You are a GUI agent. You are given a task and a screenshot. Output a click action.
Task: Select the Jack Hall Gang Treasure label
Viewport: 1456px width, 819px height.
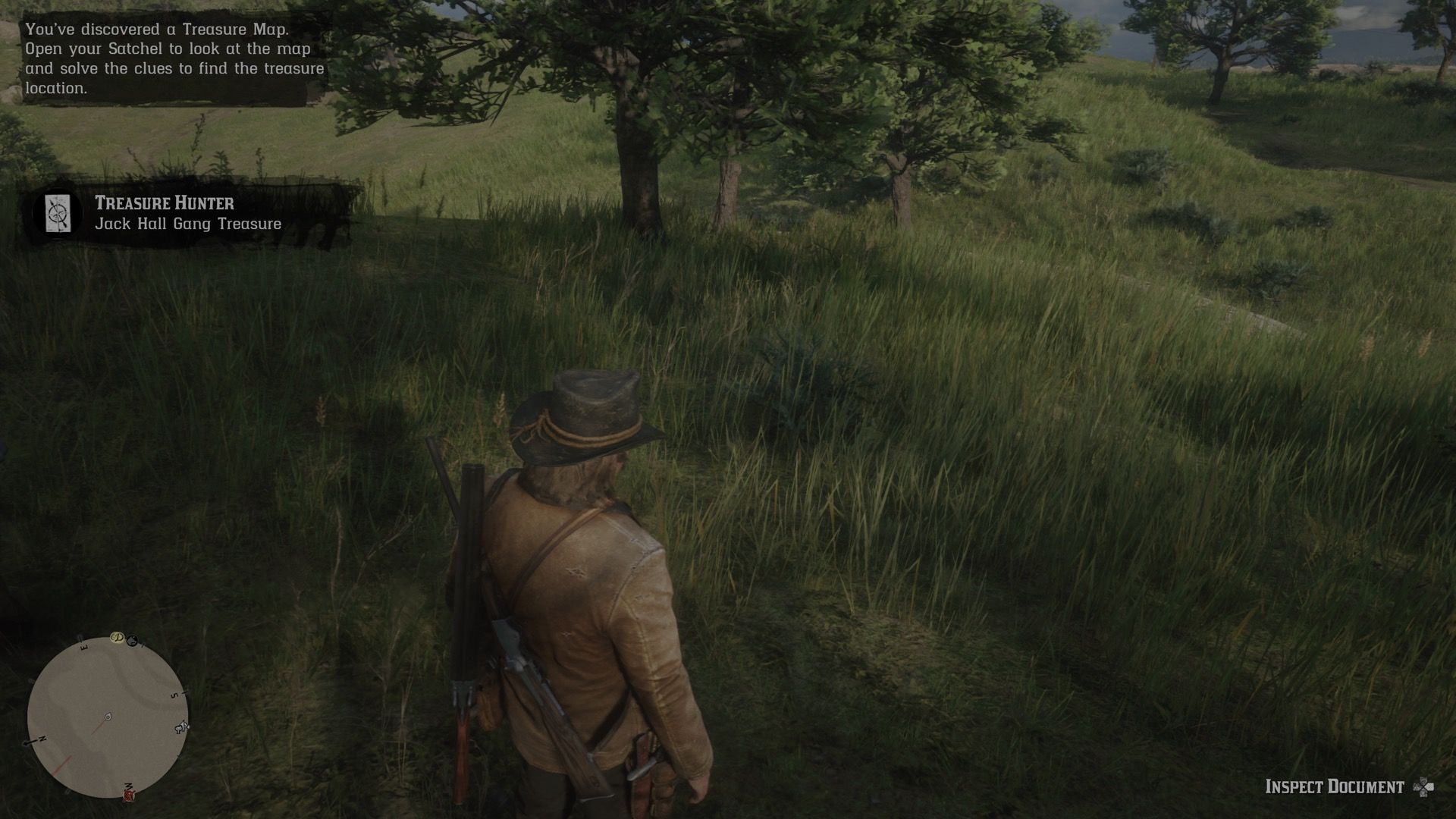click(188, 223)
